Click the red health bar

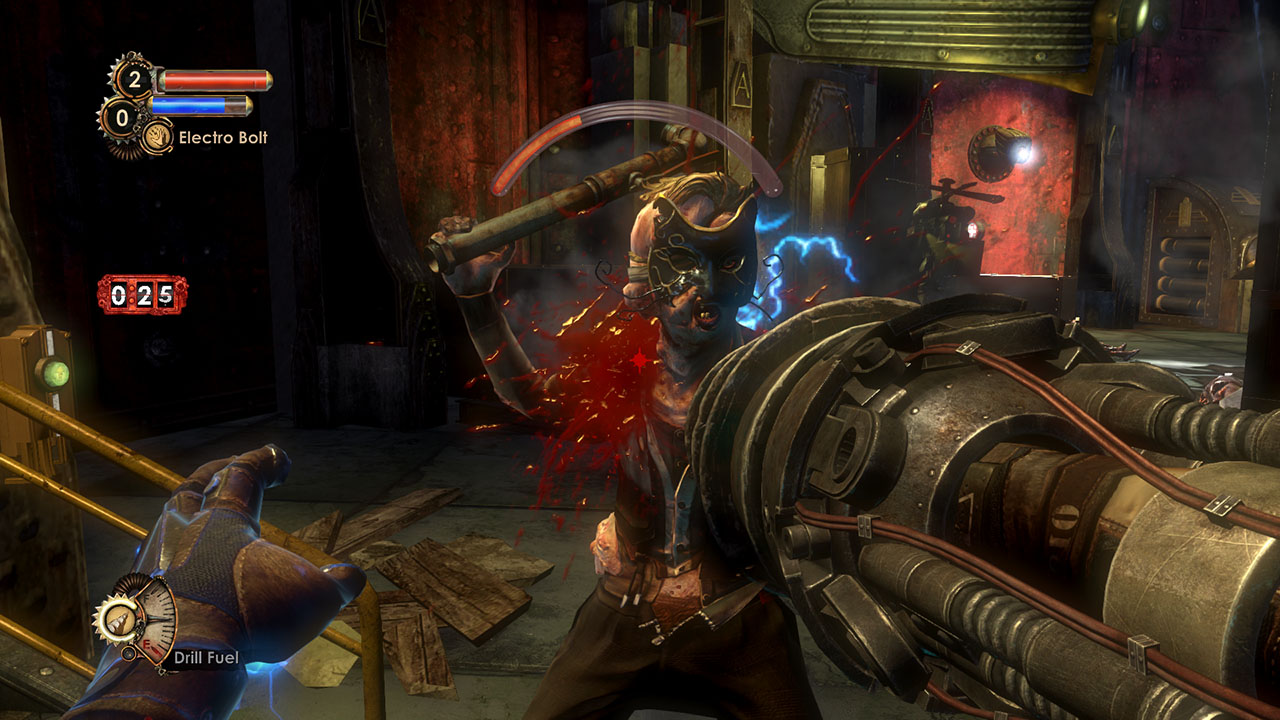(214, 79)
